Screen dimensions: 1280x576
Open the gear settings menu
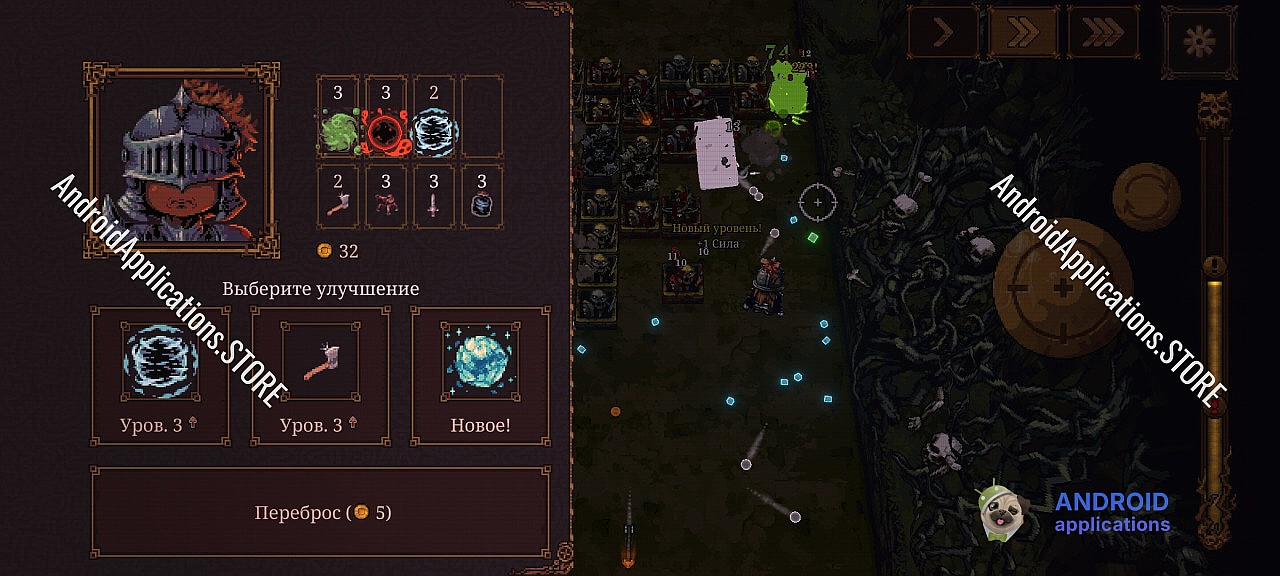tap(1199, 40)
